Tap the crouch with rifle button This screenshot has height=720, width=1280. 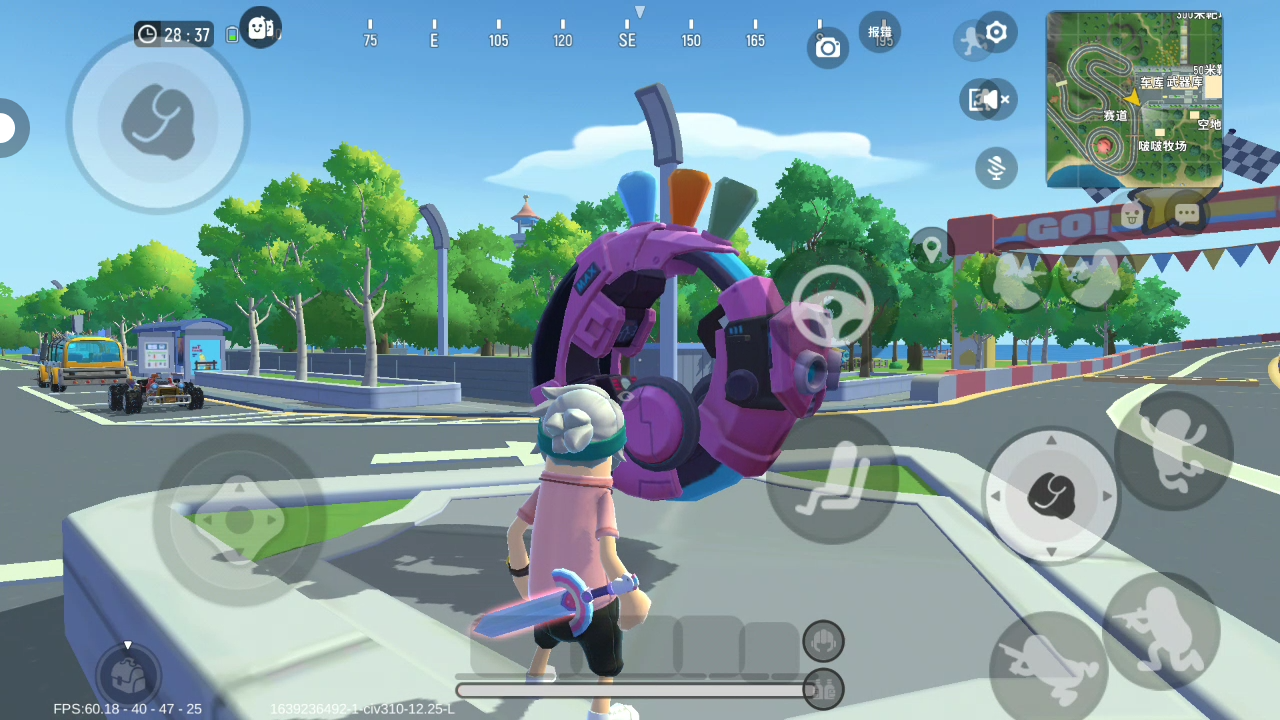[1161, 630]
